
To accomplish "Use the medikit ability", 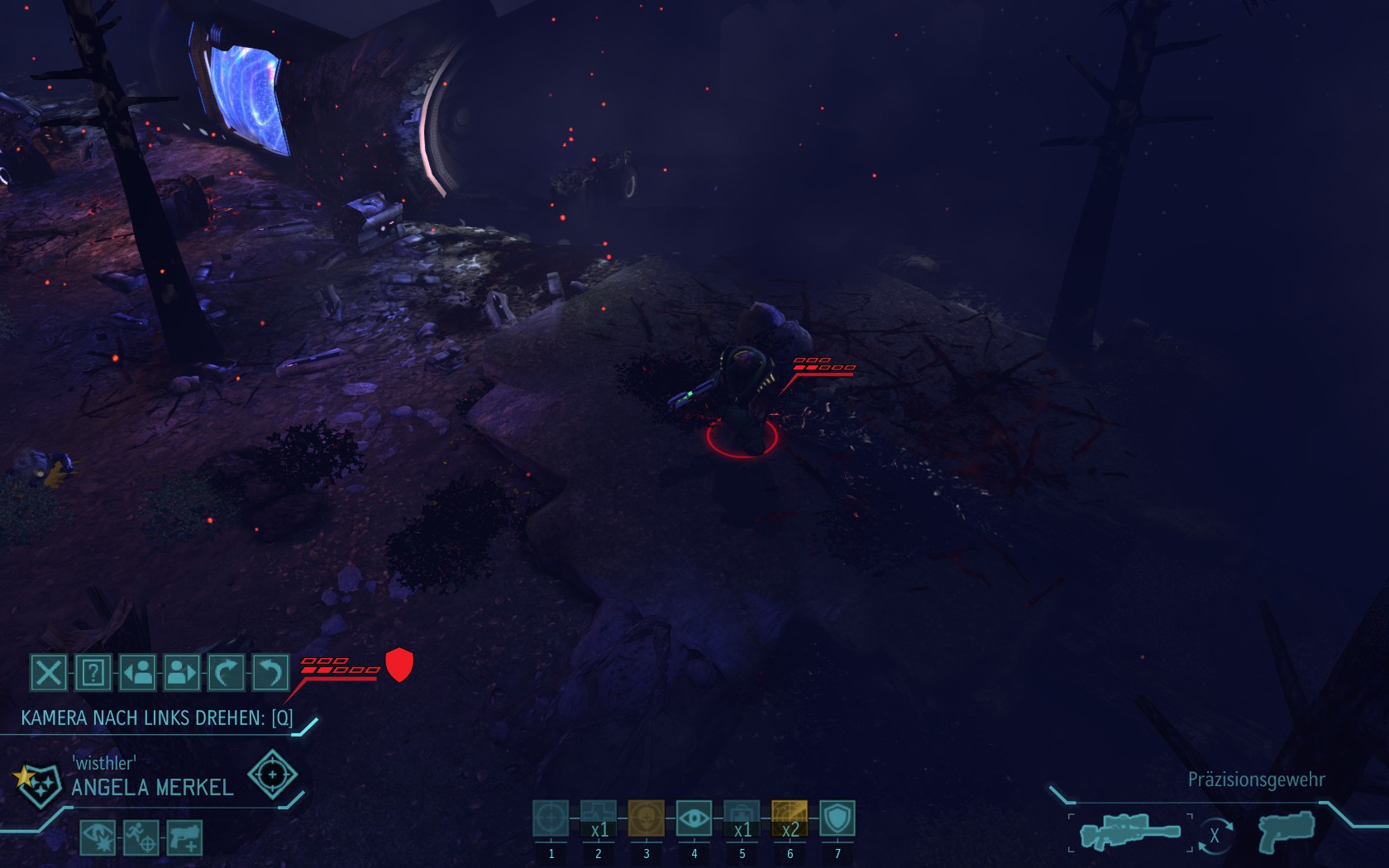I will 742,818.
